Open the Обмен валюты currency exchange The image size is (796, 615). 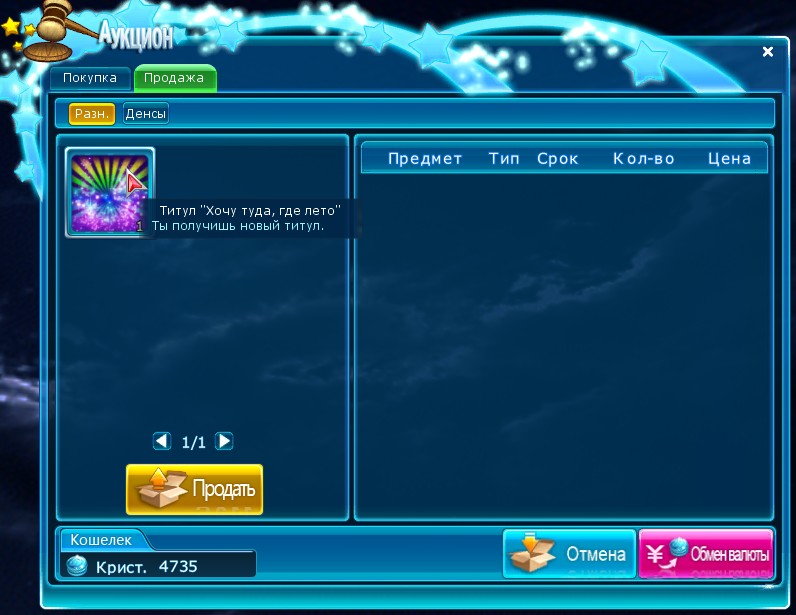706,554
